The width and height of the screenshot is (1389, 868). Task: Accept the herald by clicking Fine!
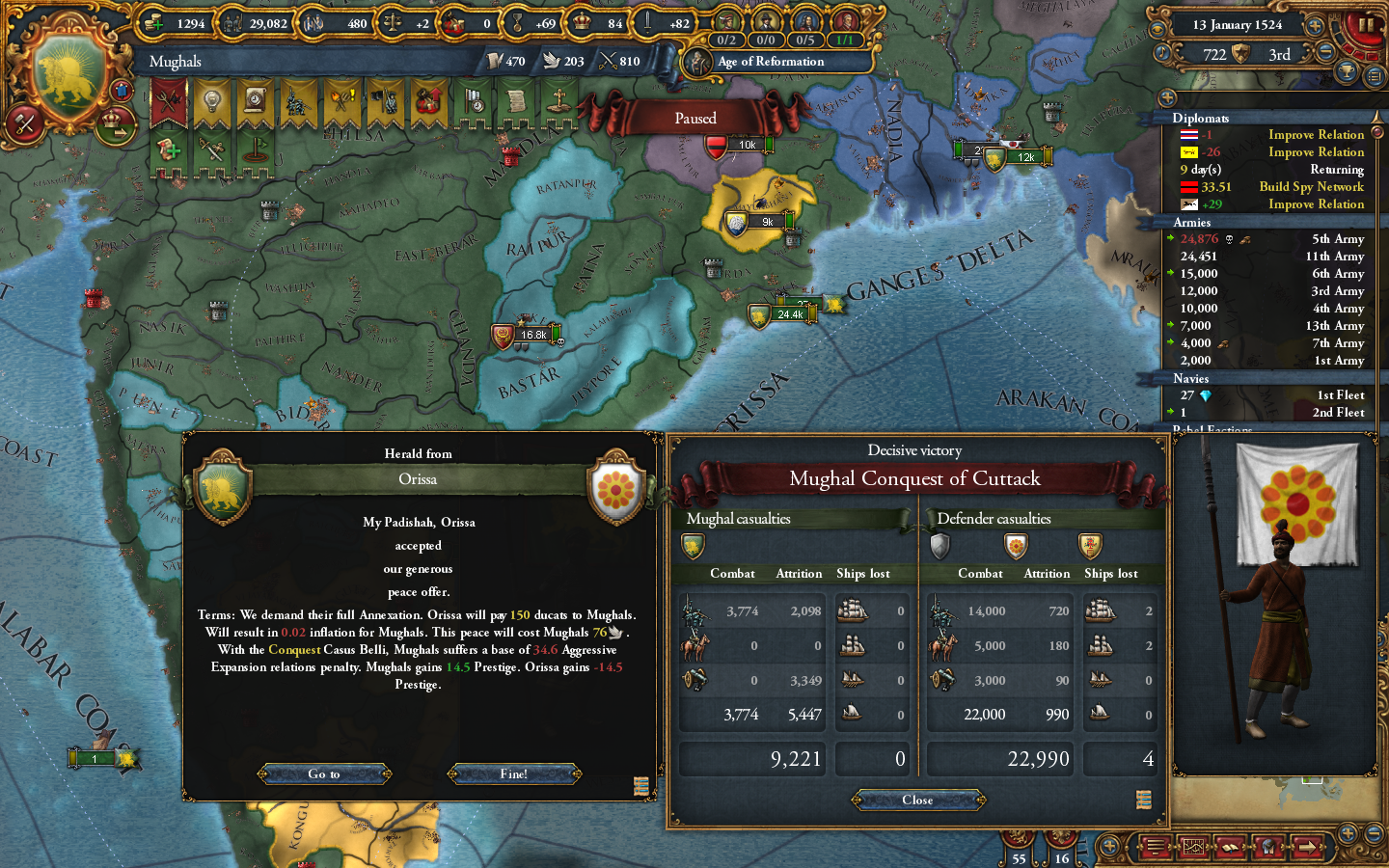(514, 773)
